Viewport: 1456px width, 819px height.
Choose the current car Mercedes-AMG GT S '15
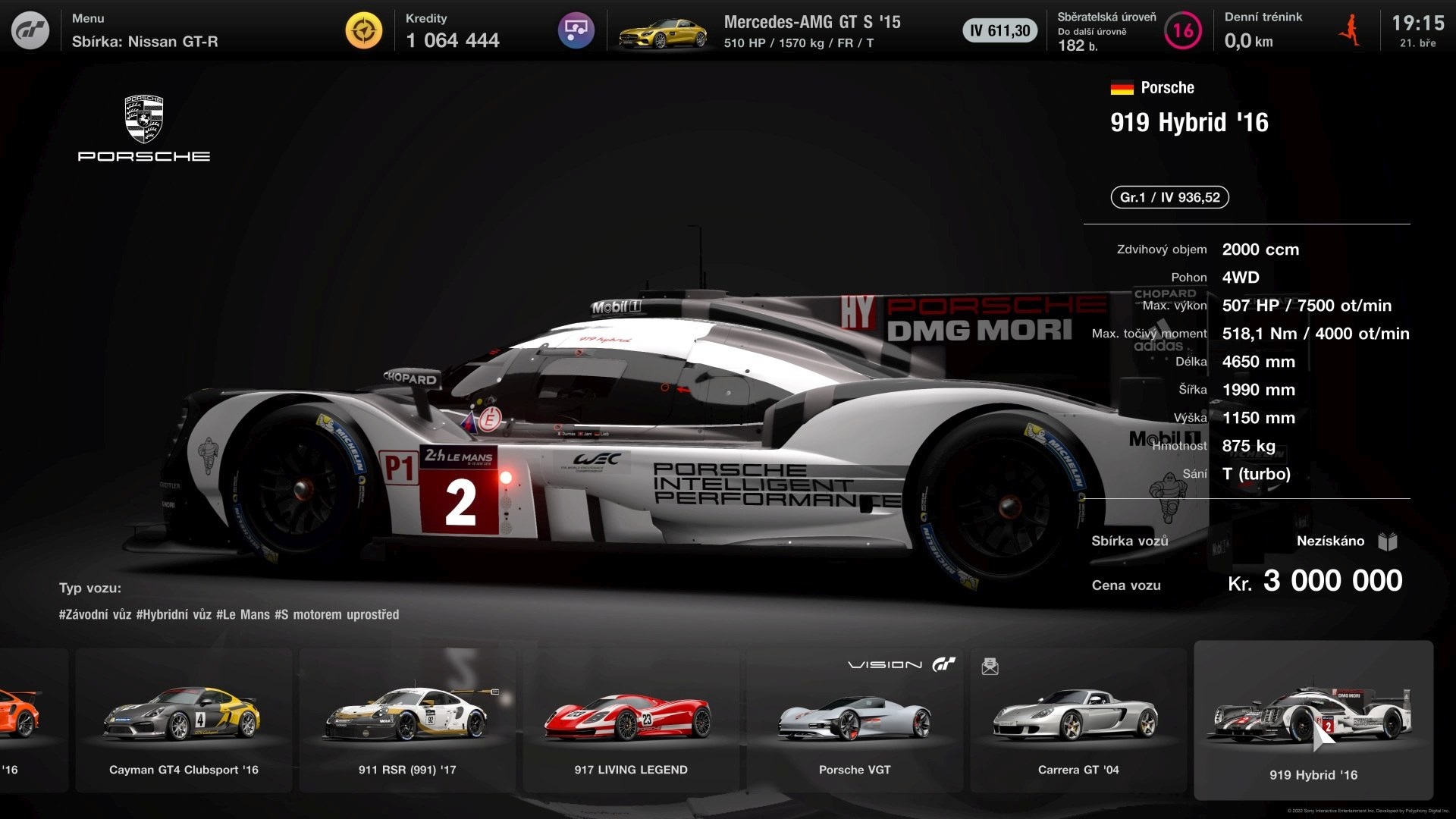[811, 31]
